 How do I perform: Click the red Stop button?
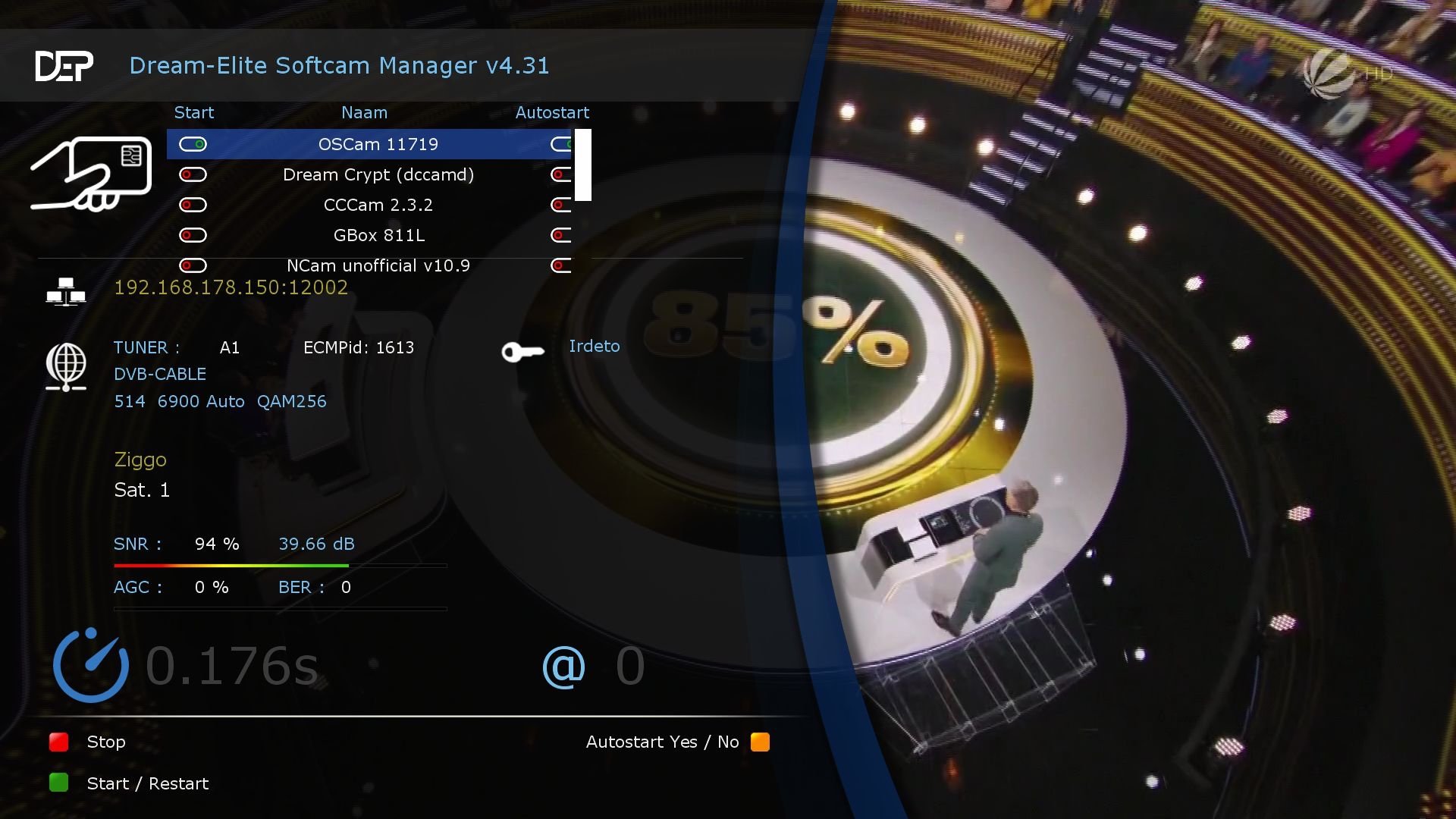59,742
